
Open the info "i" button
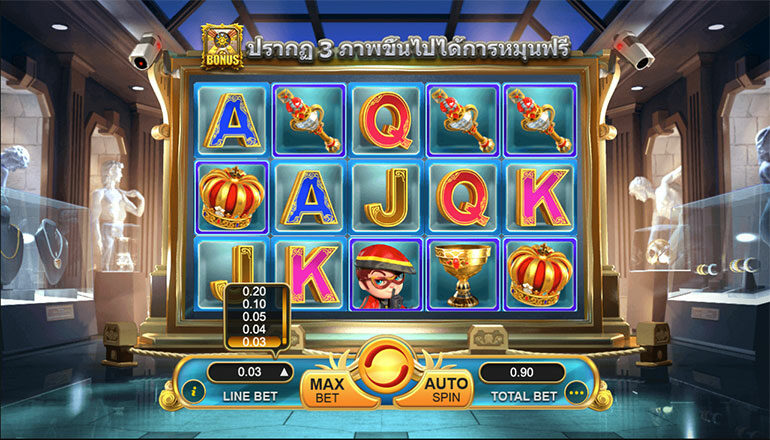tap(193, 393)
